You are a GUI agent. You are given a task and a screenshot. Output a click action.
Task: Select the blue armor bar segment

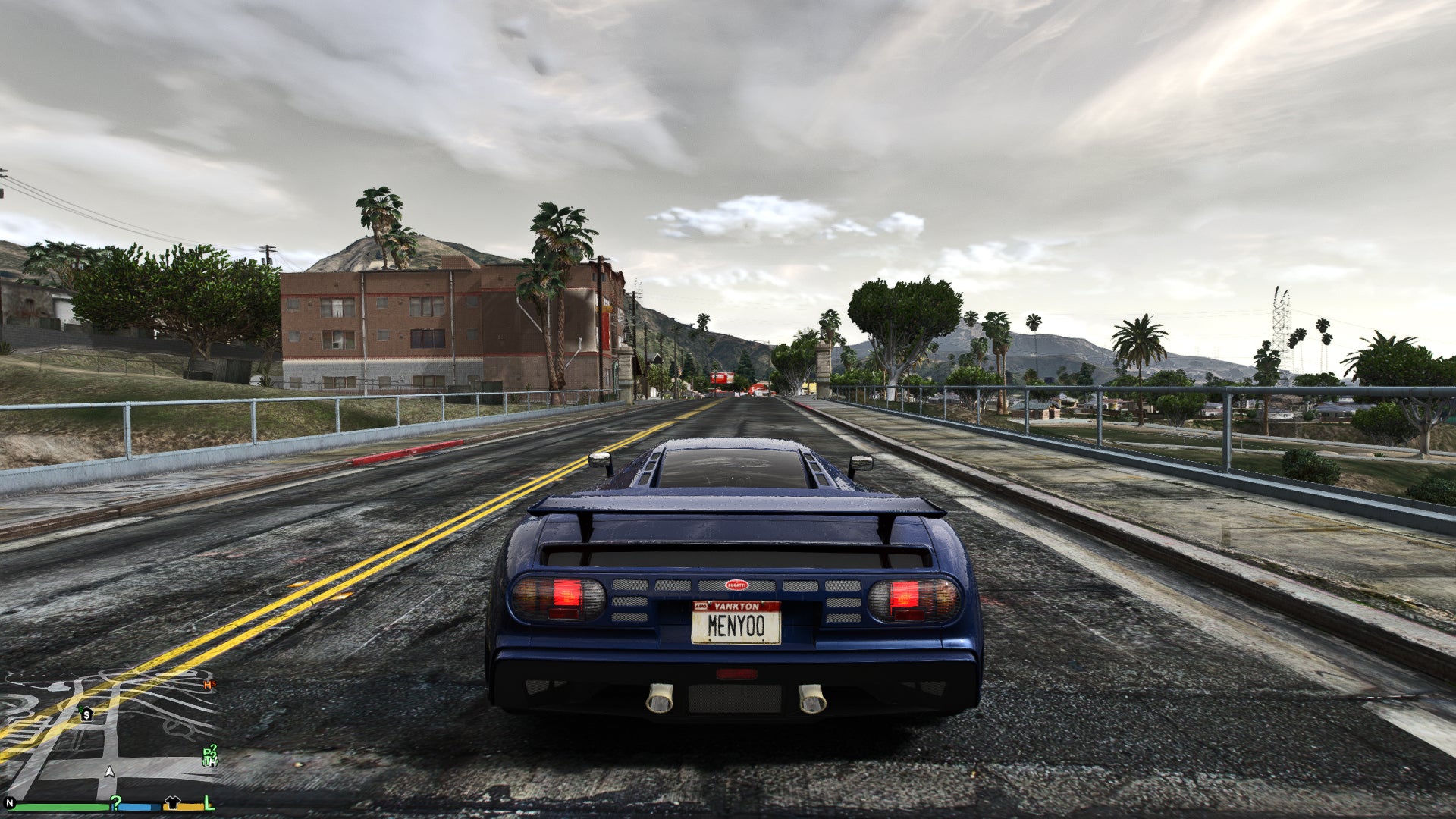tap(137, 807)
